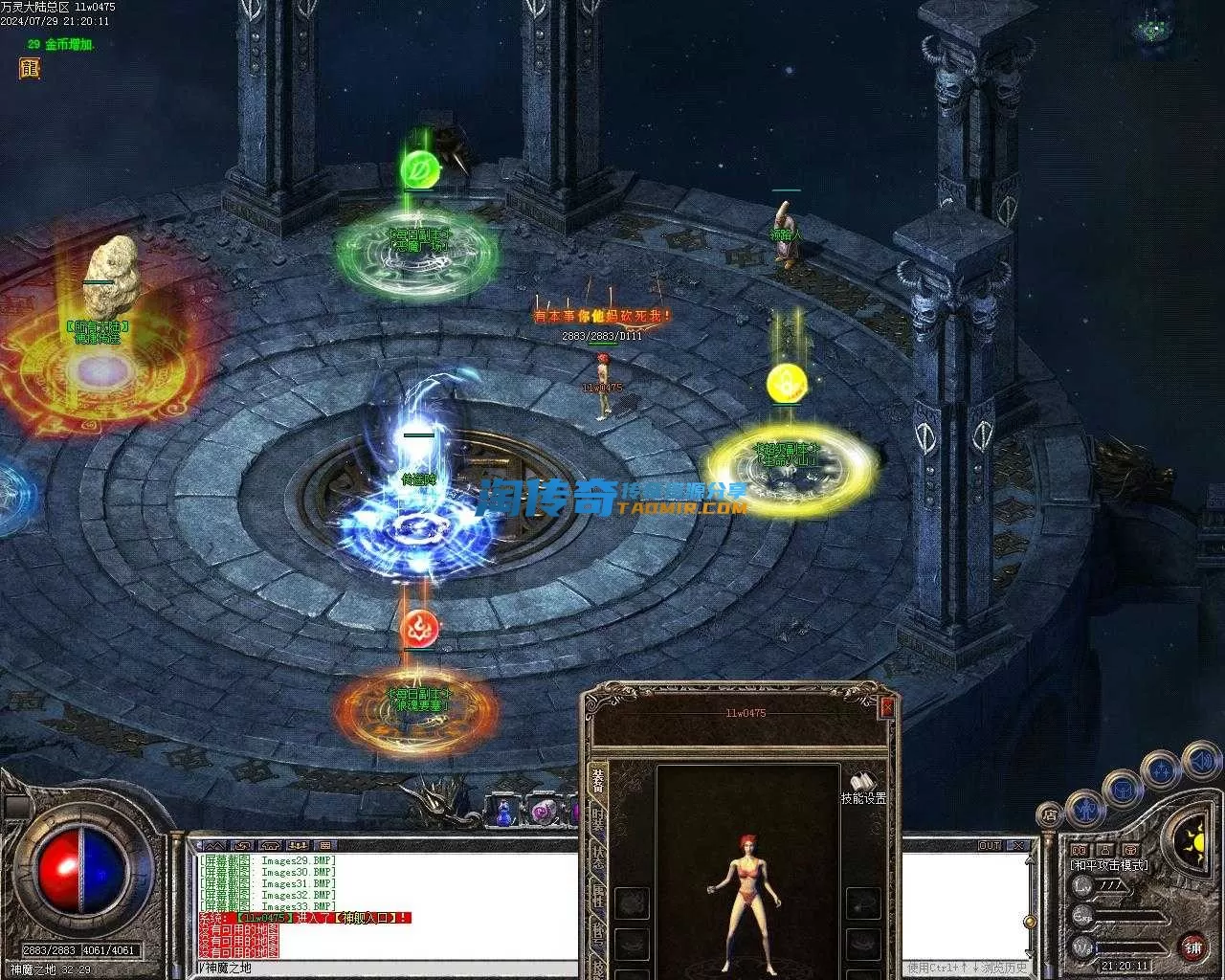
Task: Open the 店 shop button
Action: point(1050,815)
